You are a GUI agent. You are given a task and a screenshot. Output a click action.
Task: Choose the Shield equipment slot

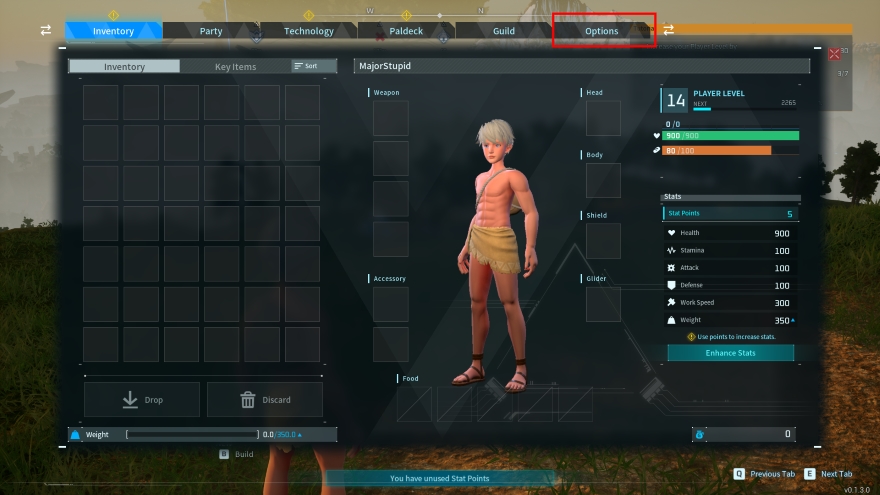(603, 241)
